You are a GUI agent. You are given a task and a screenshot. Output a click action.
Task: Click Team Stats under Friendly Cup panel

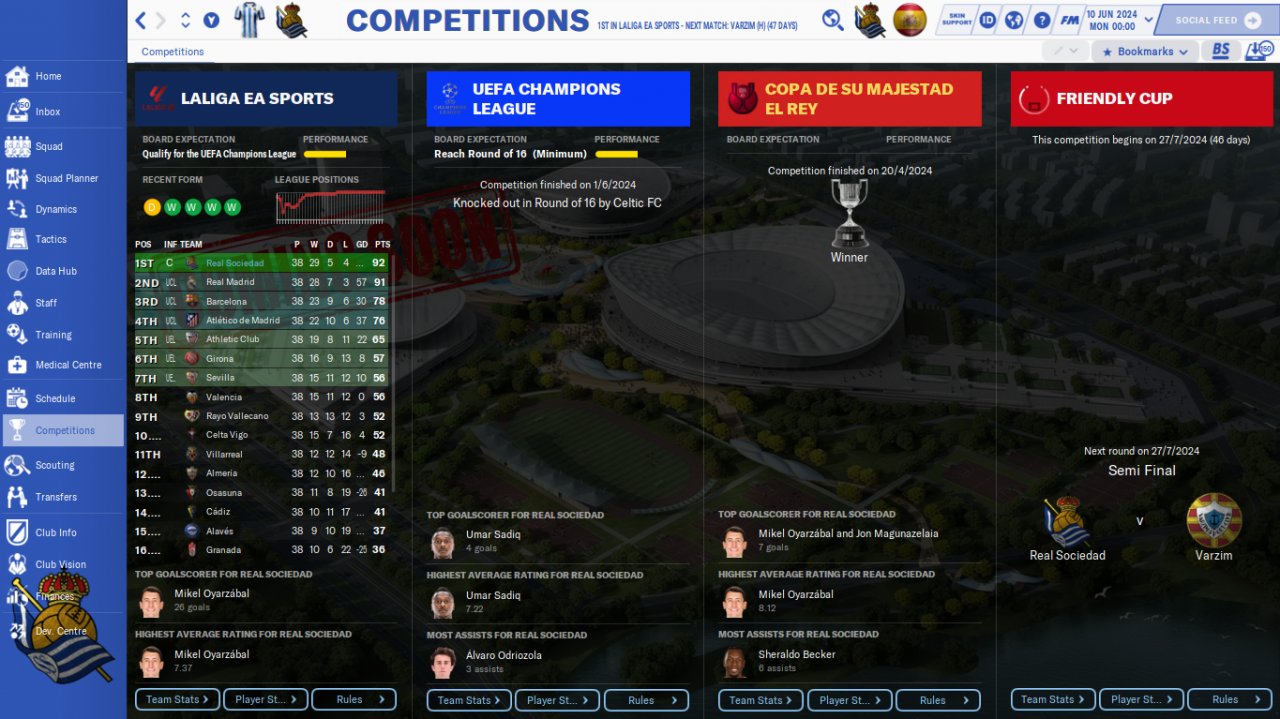pyautogui.click(x=1052, y=700)
